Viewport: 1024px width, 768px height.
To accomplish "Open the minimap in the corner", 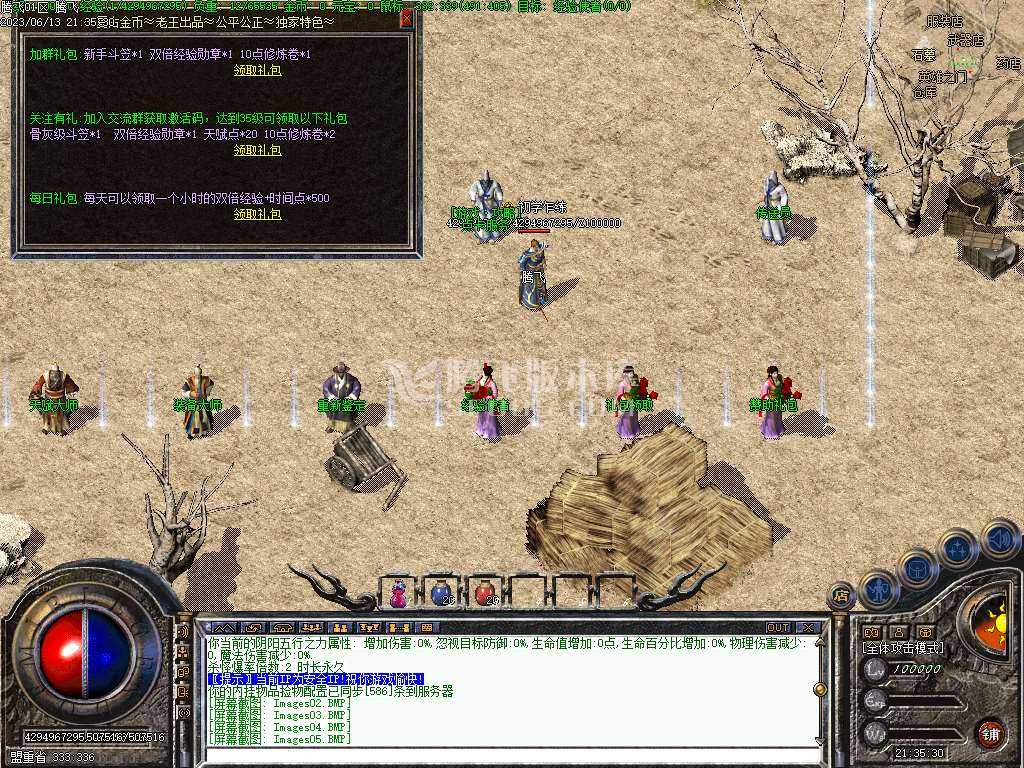I will (x=960, y=50).
